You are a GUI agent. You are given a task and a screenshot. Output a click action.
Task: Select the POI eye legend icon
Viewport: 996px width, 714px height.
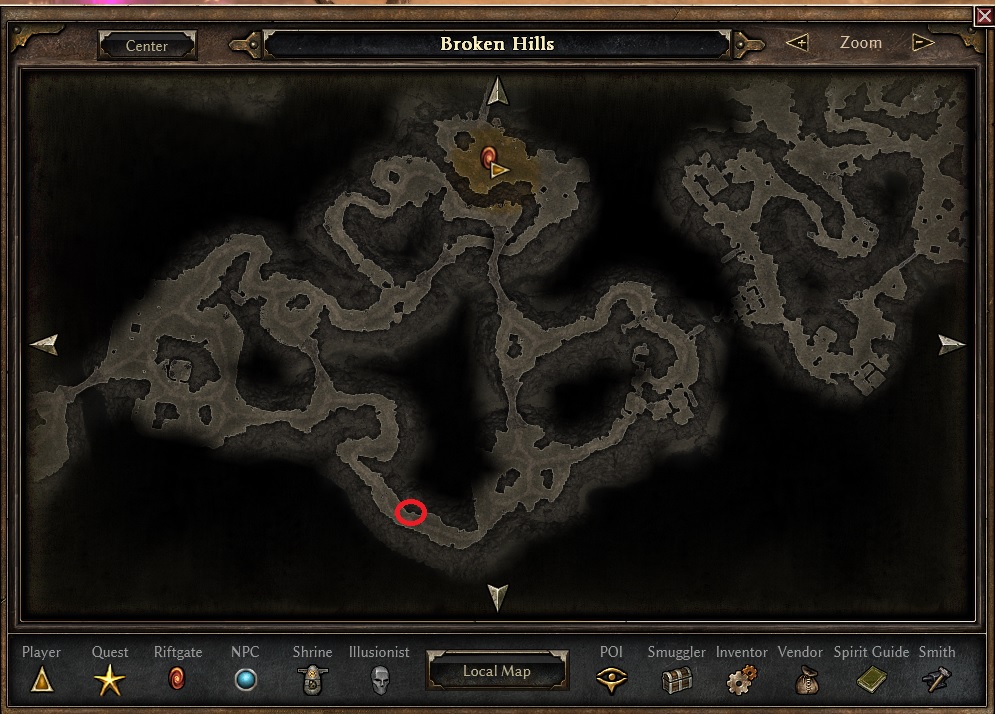611,681
